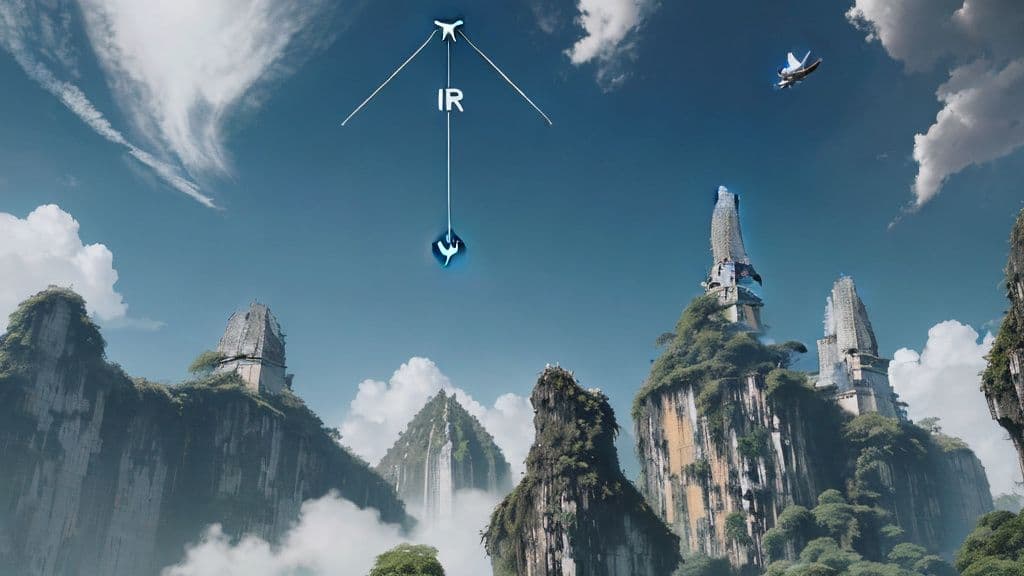Select the dark blue circular marker
Image resolution: width=1024 pixels, height=576 pixels.
[448, 248]
